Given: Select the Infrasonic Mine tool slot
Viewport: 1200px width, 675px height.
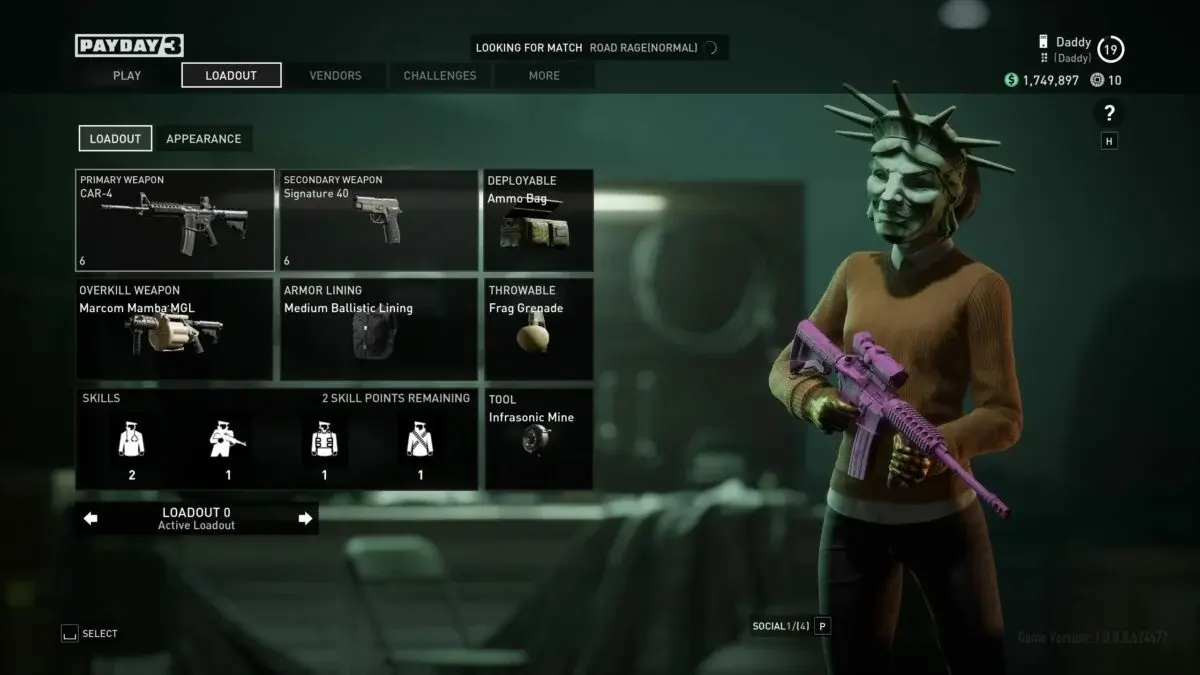Looking at the screenshot, I should (x=539, y=438).
